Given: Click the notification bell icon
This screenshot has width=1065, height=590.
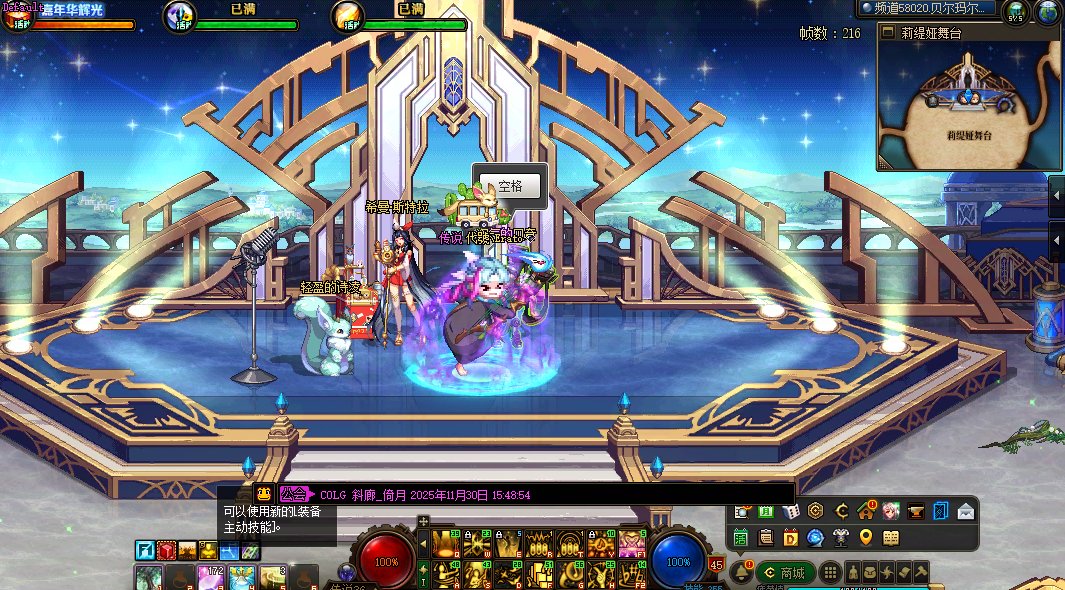Looking at the screenshot, I should tap(741, 573).
